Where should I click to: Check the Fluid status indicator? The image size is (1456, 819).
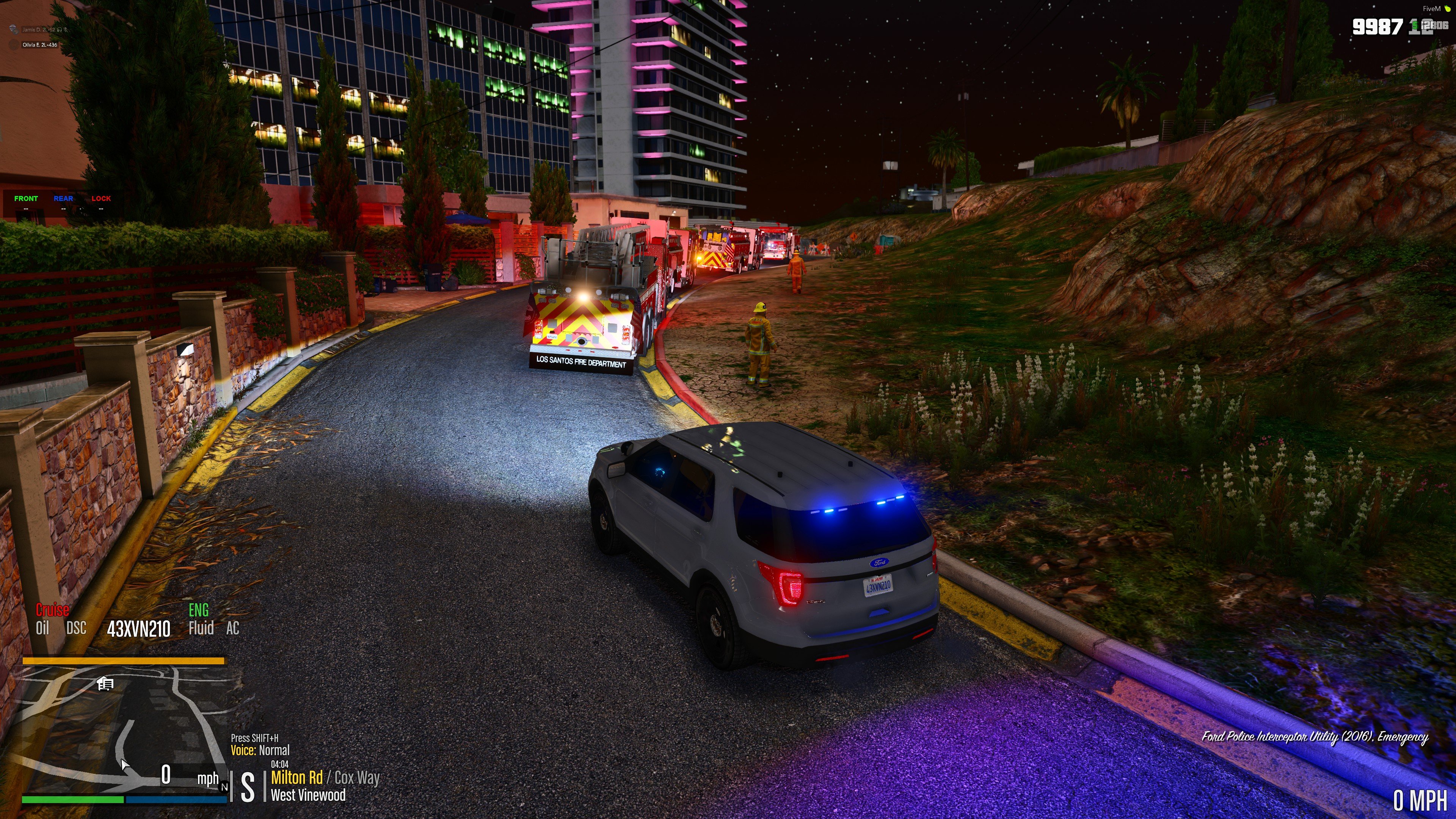(201, 628)
